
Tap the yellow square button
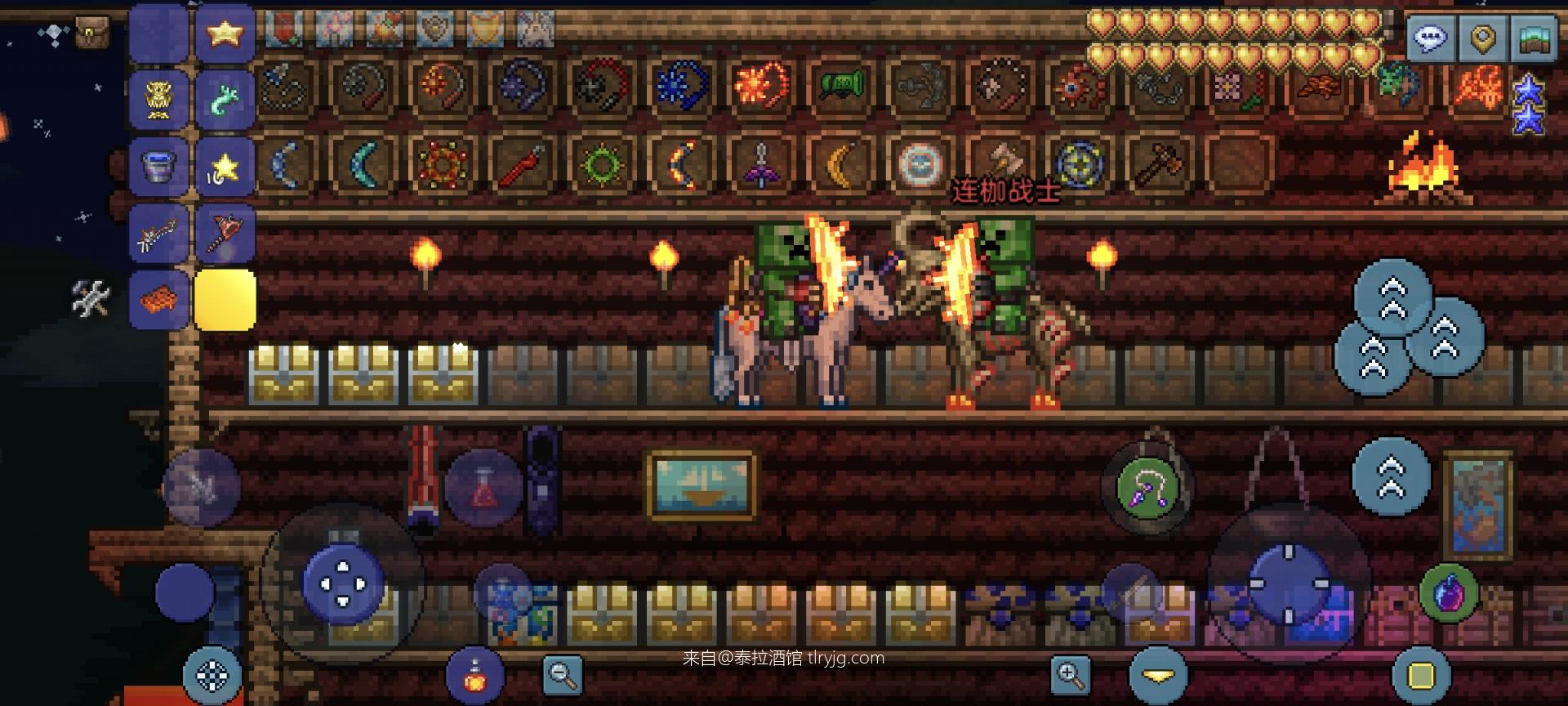(1421, 676)
